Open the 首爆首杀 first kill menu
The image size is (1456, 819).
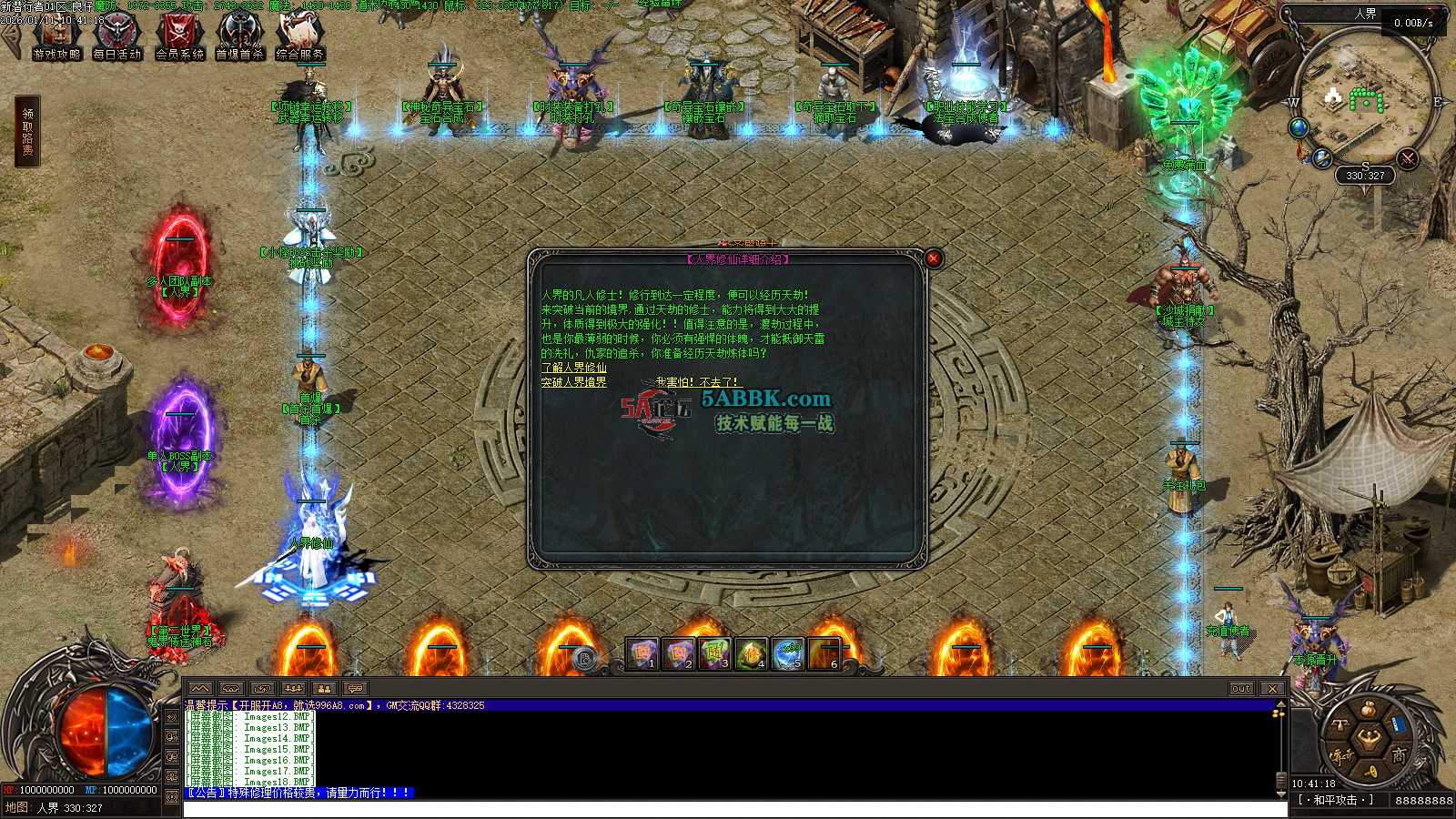pyautogui.click(x=239, y=38)
